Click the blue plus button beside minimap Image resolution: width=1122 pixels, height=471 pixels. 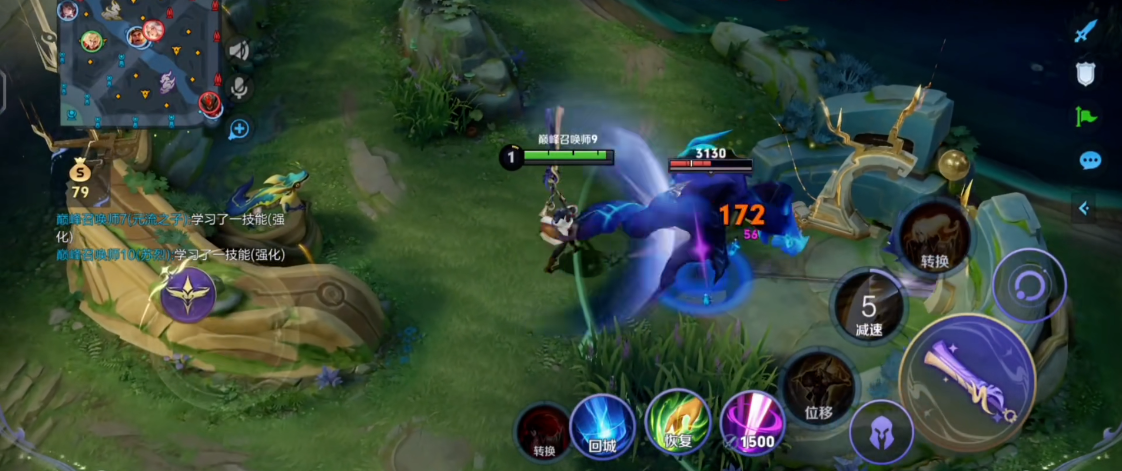239,128
